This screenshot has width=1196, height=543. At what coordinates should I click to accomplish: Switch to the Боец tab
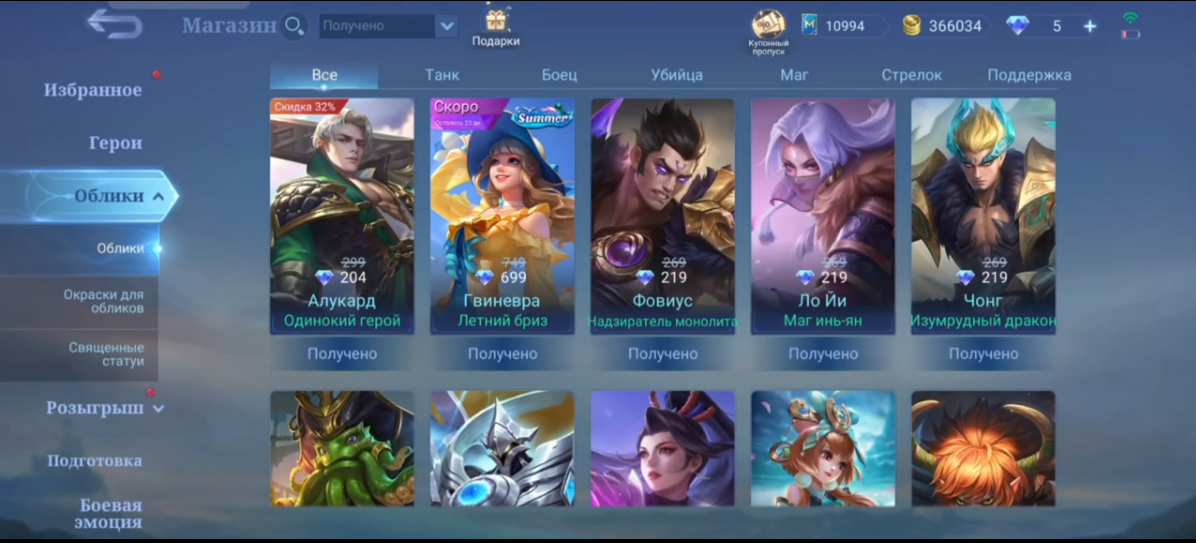point(559,75)
